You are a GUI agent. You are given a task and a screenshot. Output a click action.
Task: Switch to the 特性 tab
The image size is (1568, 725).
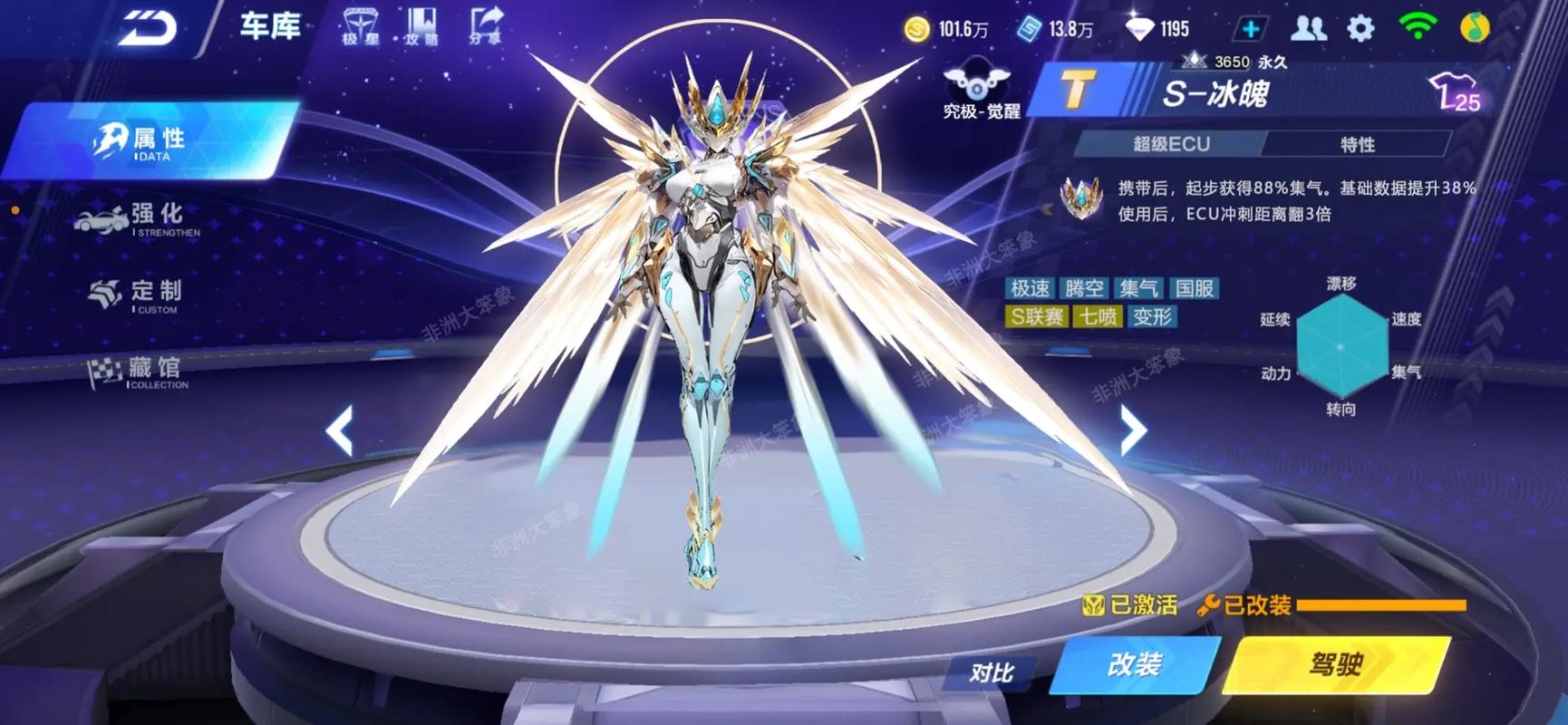click(x=1357, y=144)
